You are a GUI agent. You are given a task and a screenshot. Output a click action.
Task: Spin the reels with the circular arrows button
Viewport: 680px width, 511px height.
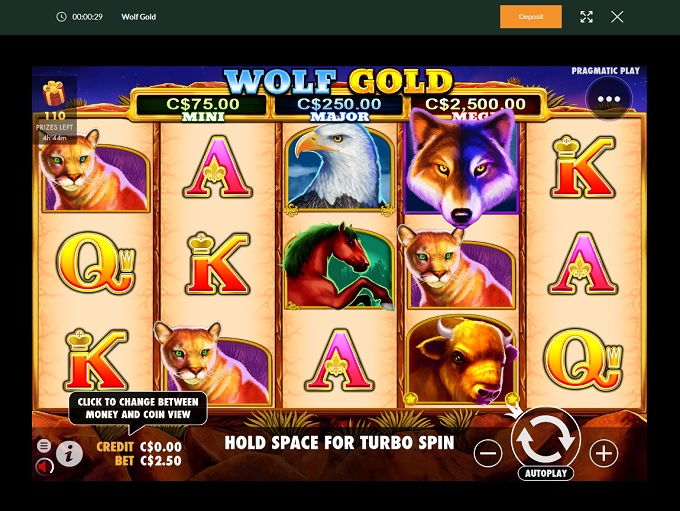point(546,439)
